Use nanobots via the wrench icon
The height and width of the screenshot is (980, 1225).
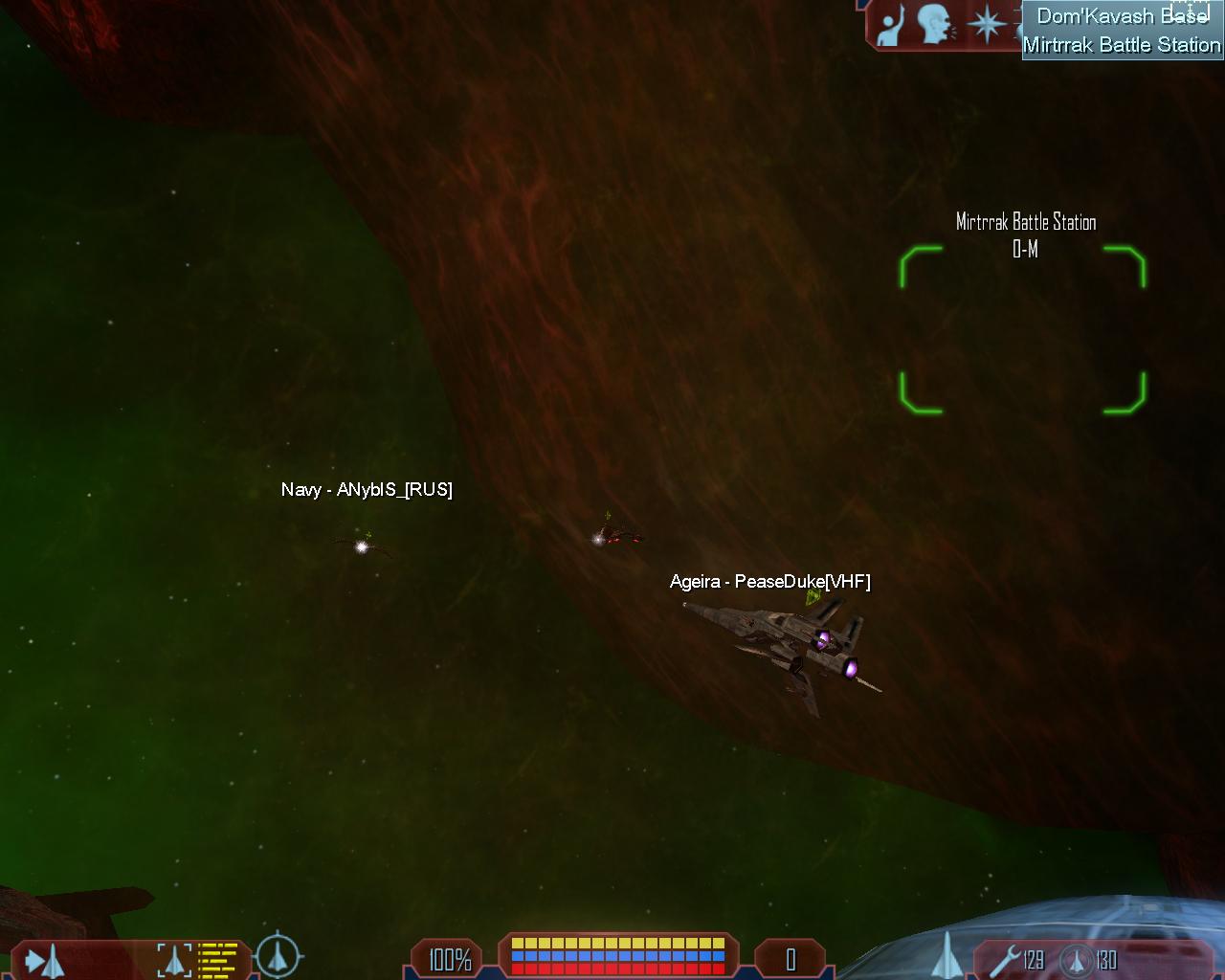click(1002, 958)
